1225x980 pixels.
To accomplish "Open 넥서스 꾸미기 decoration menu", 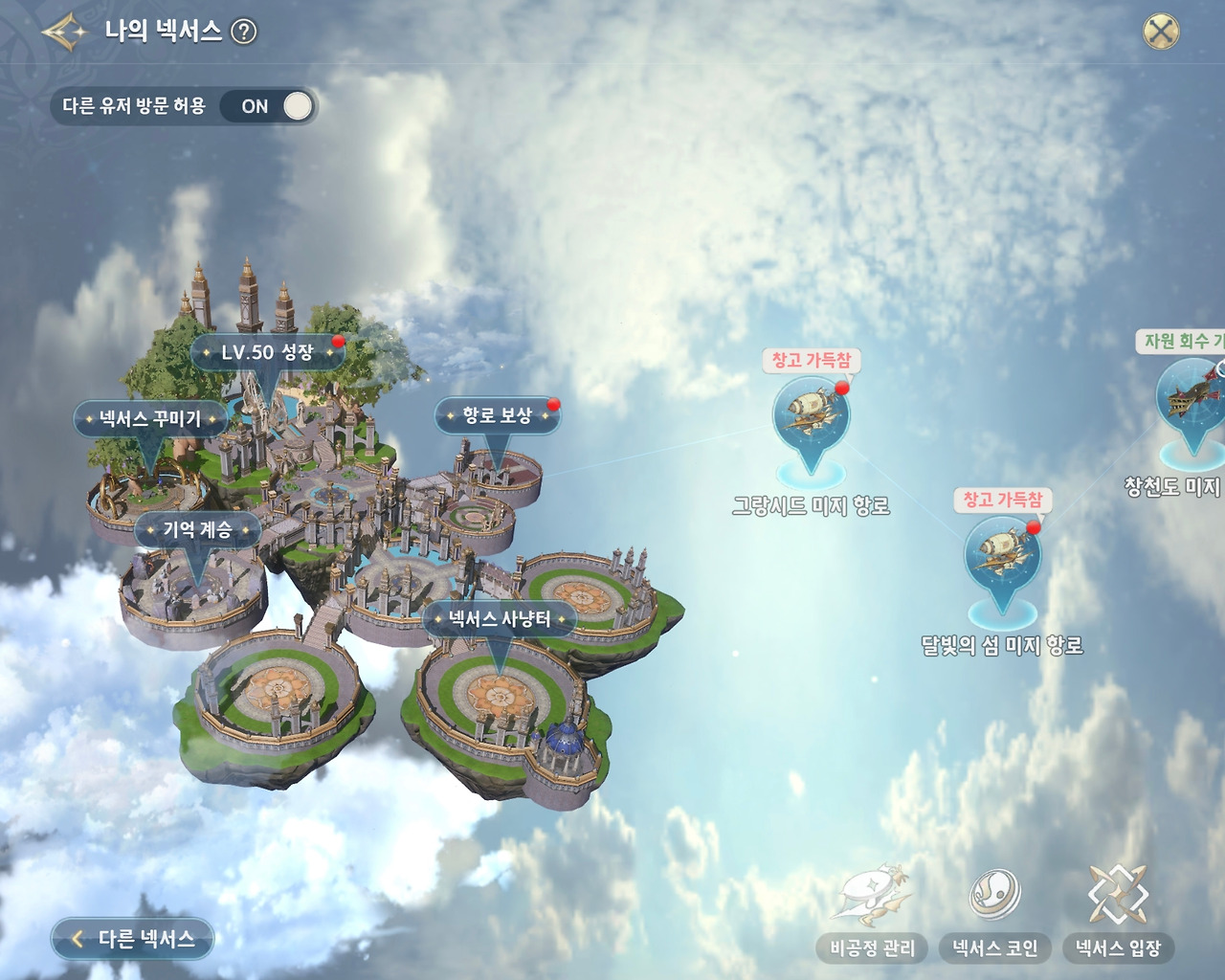I will (x=149, y=416).
